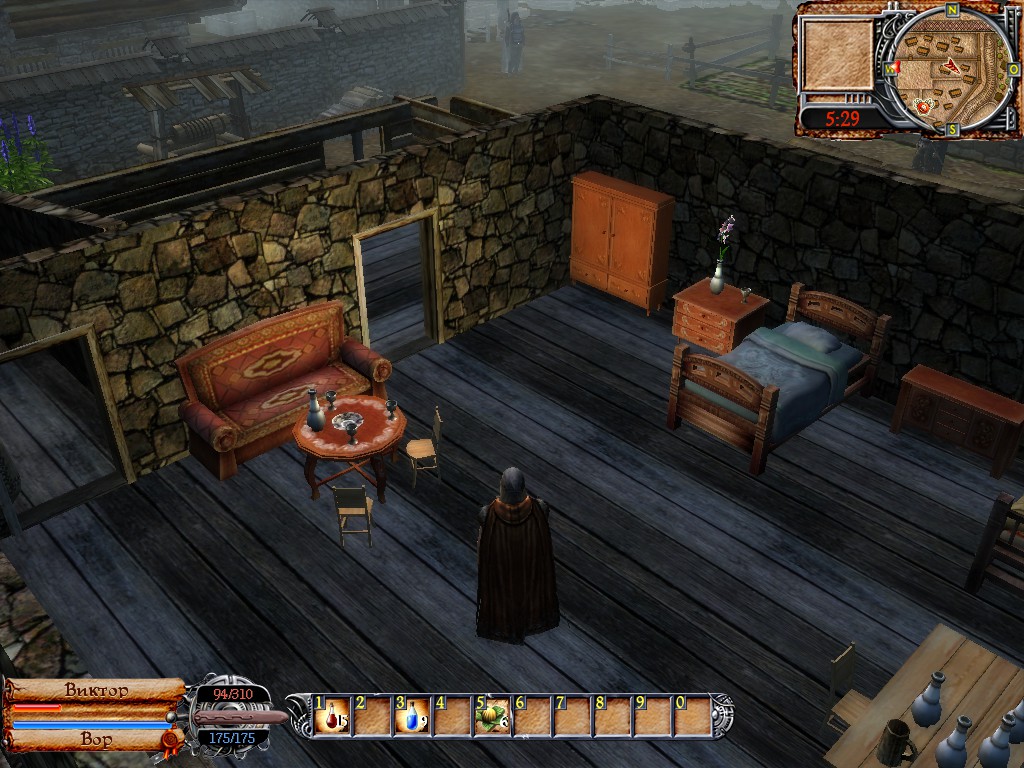Use the red health potion in slot 1
This screenshot has width=1024, height=768.
coord(332,716)
